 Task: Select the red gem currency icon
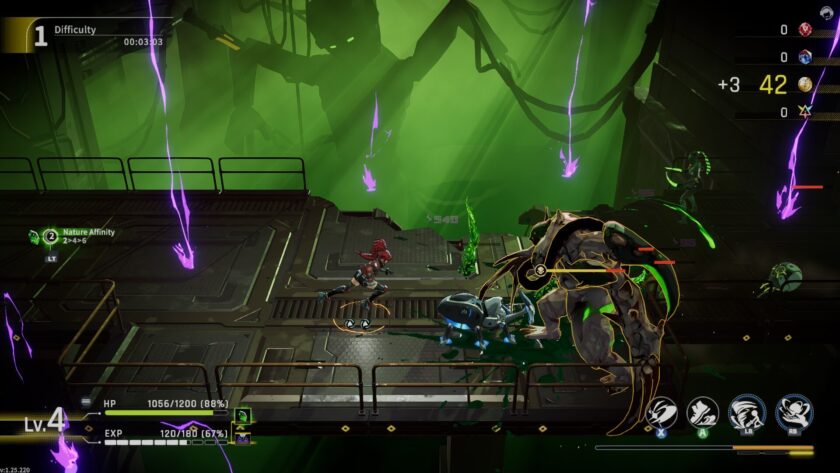[805, 30]
